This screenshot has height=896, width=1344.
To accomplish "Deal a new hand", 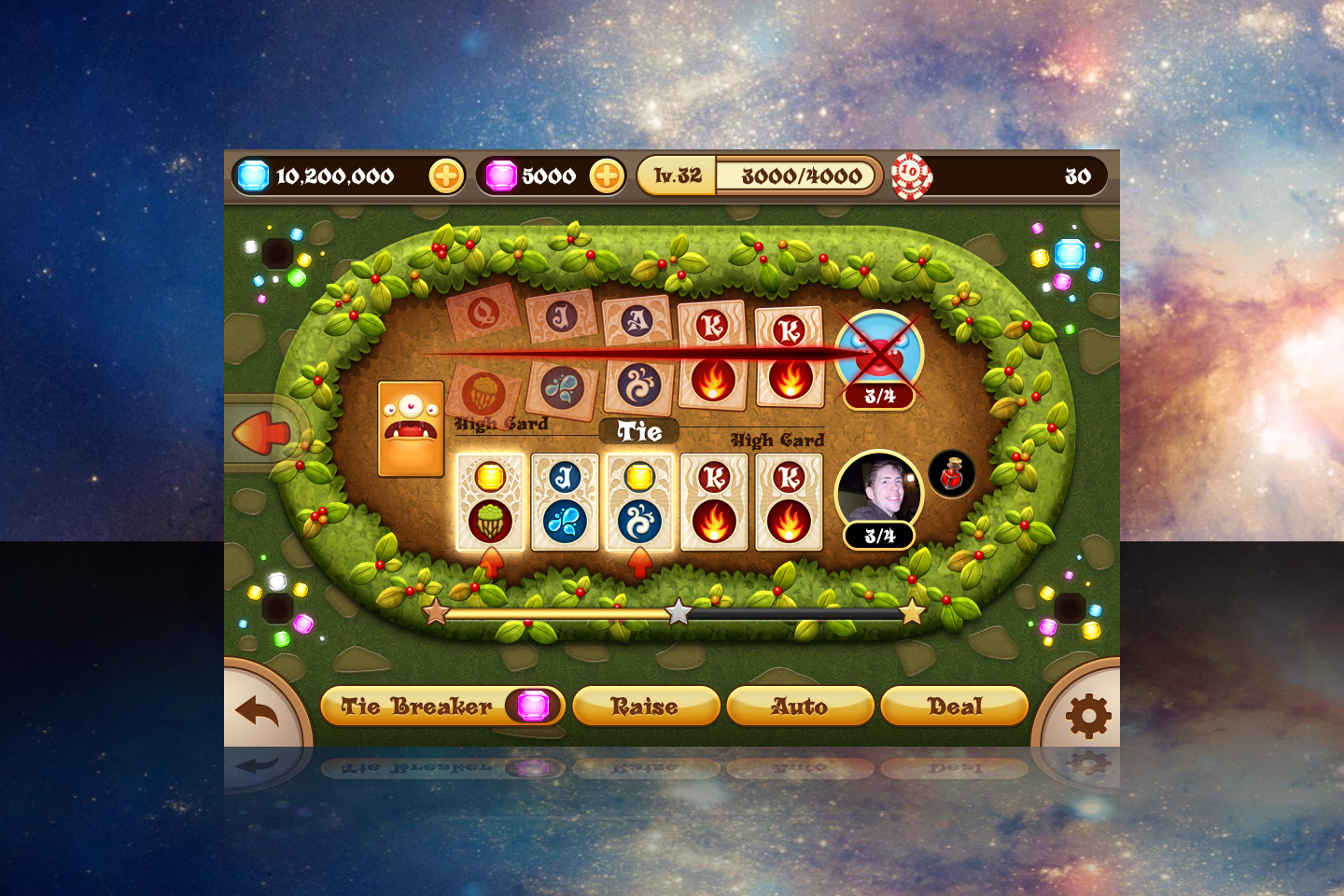I will click(x=954, y=707).
